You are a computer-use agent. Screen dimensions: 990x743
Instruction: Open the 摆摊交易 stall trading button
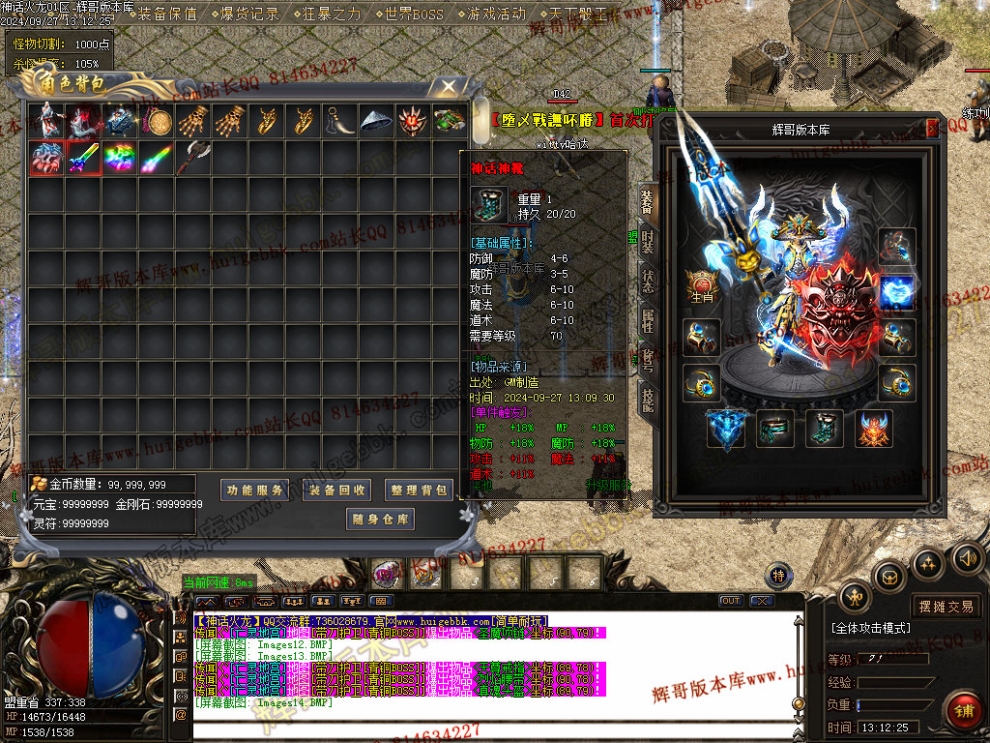[946, 606]
